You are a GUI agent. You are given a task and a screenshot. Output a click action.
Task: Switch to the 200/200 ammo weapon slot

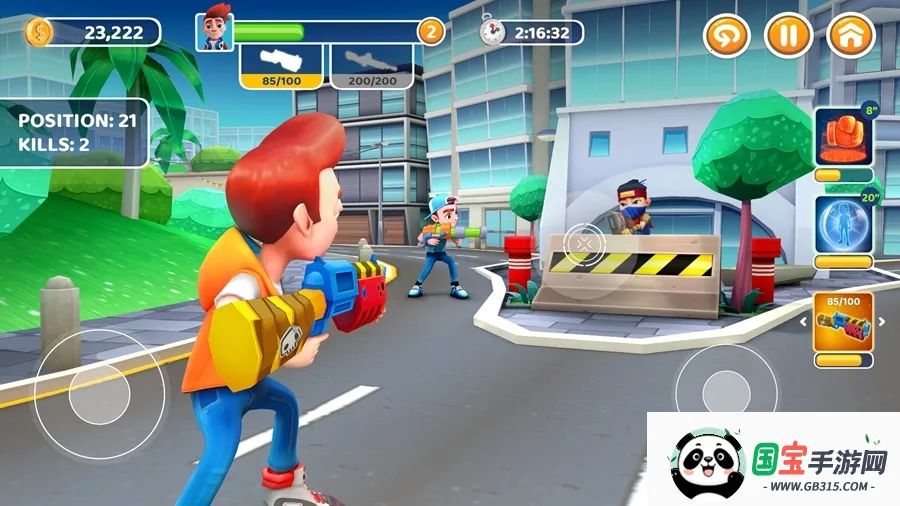(x=371, y=66)
